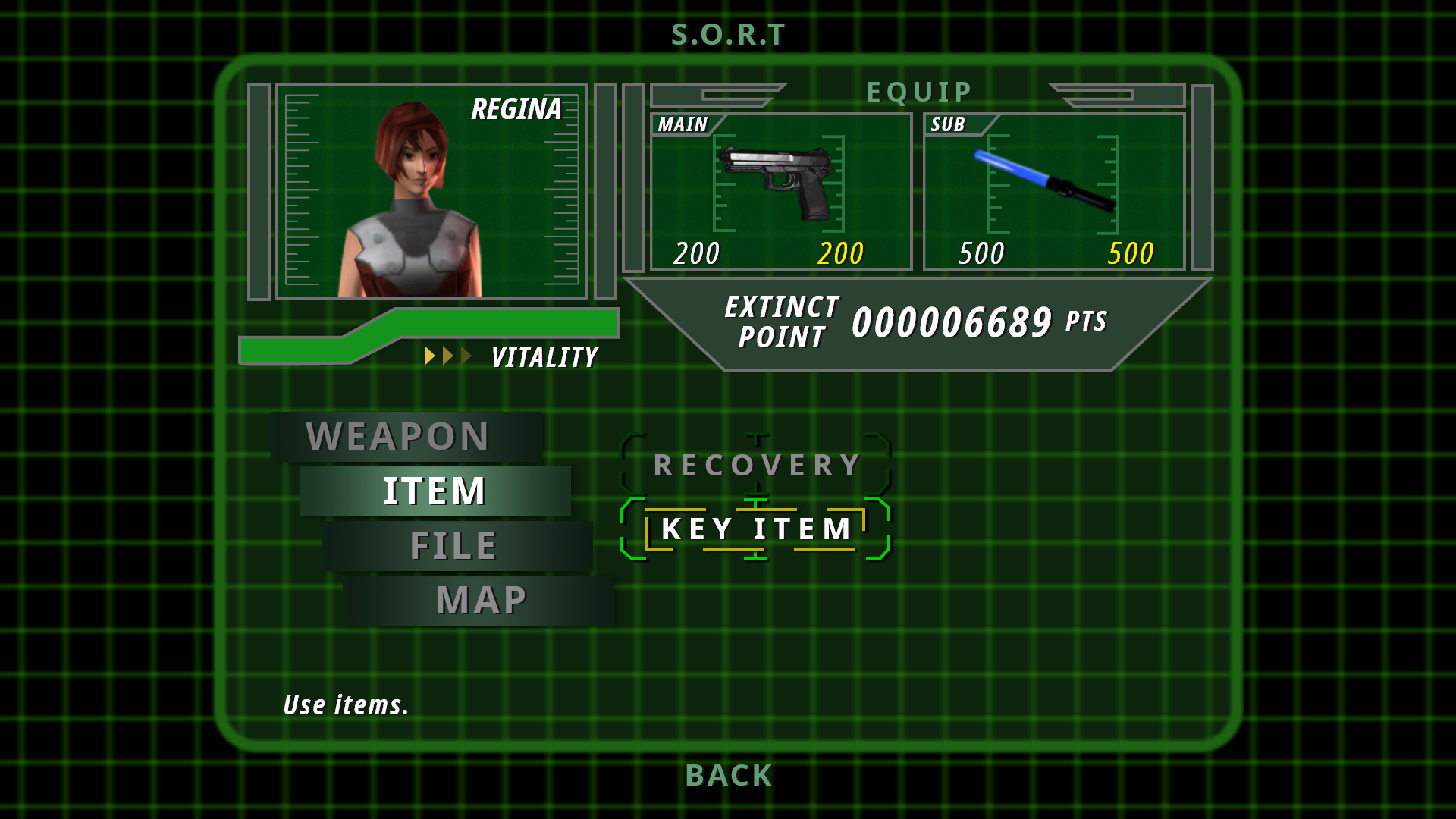Select the highlighted KEY ITEM tab
Screen dimensions: 1456x819
pyautogui.click(x=756, y=529)
